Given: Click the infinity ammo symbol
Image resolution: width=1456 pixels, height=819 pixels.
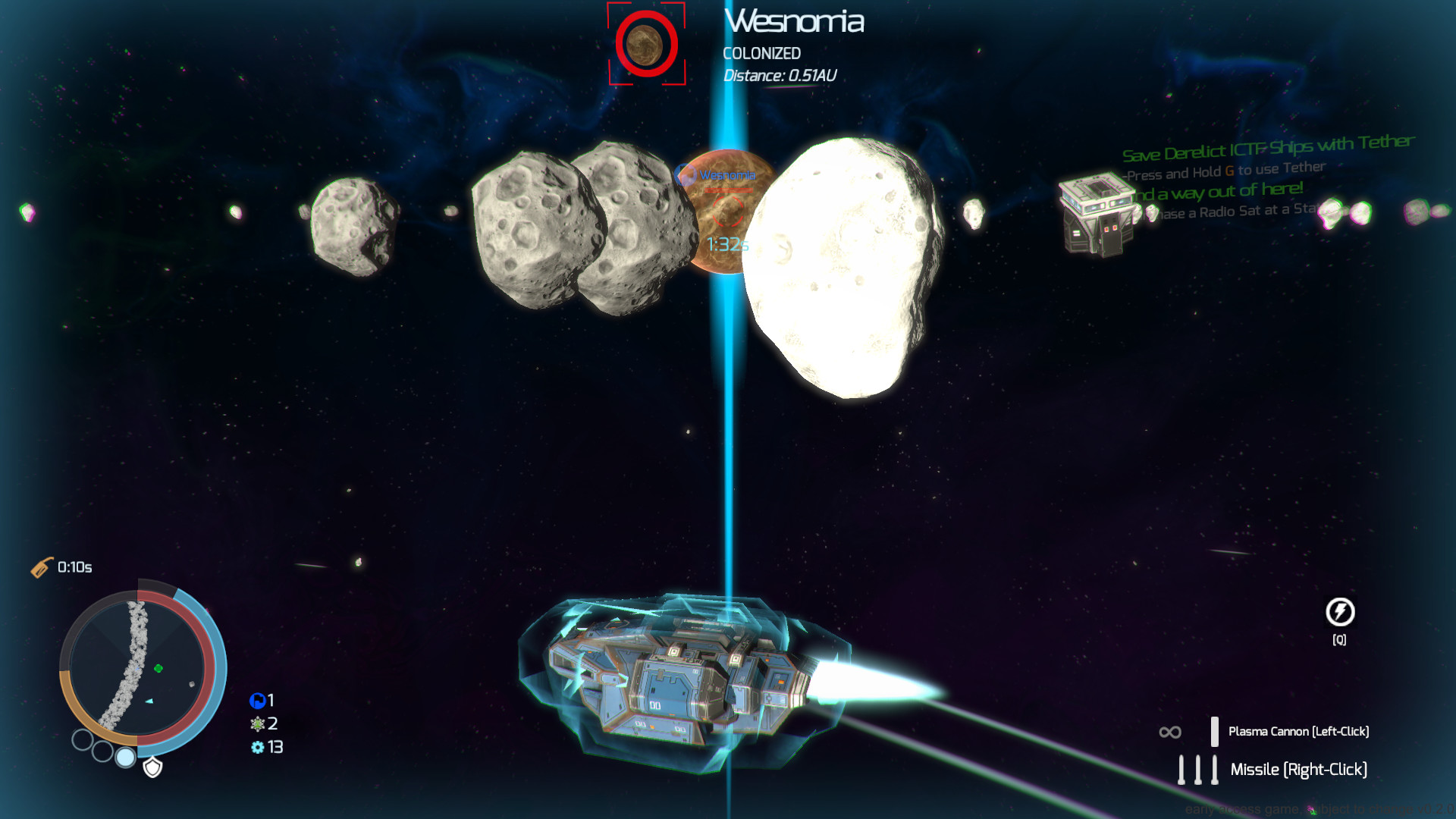Looking at the screenshot, I should [1169, 730].
